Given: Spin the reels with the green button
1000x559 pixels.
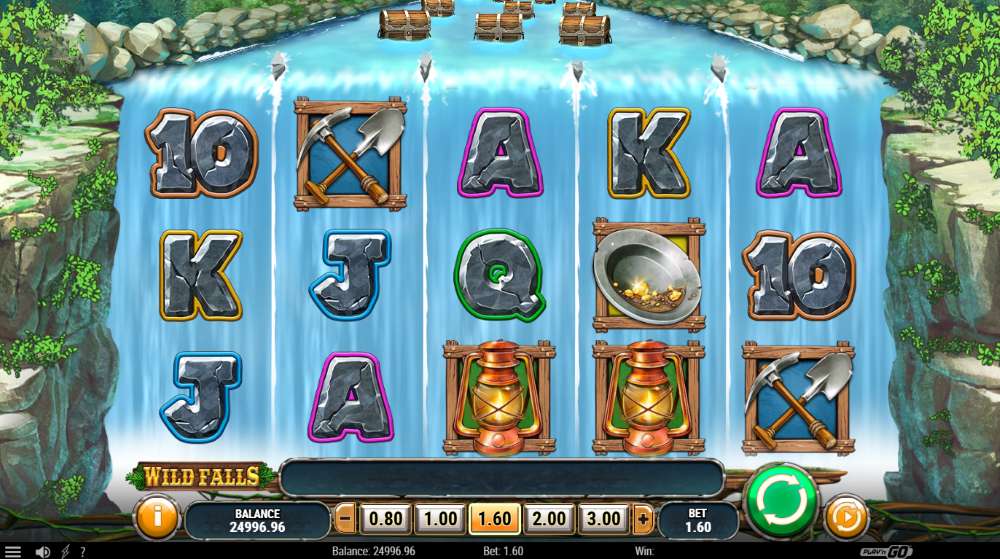Looking at the screenshot, I should click(x=781, y=501).
